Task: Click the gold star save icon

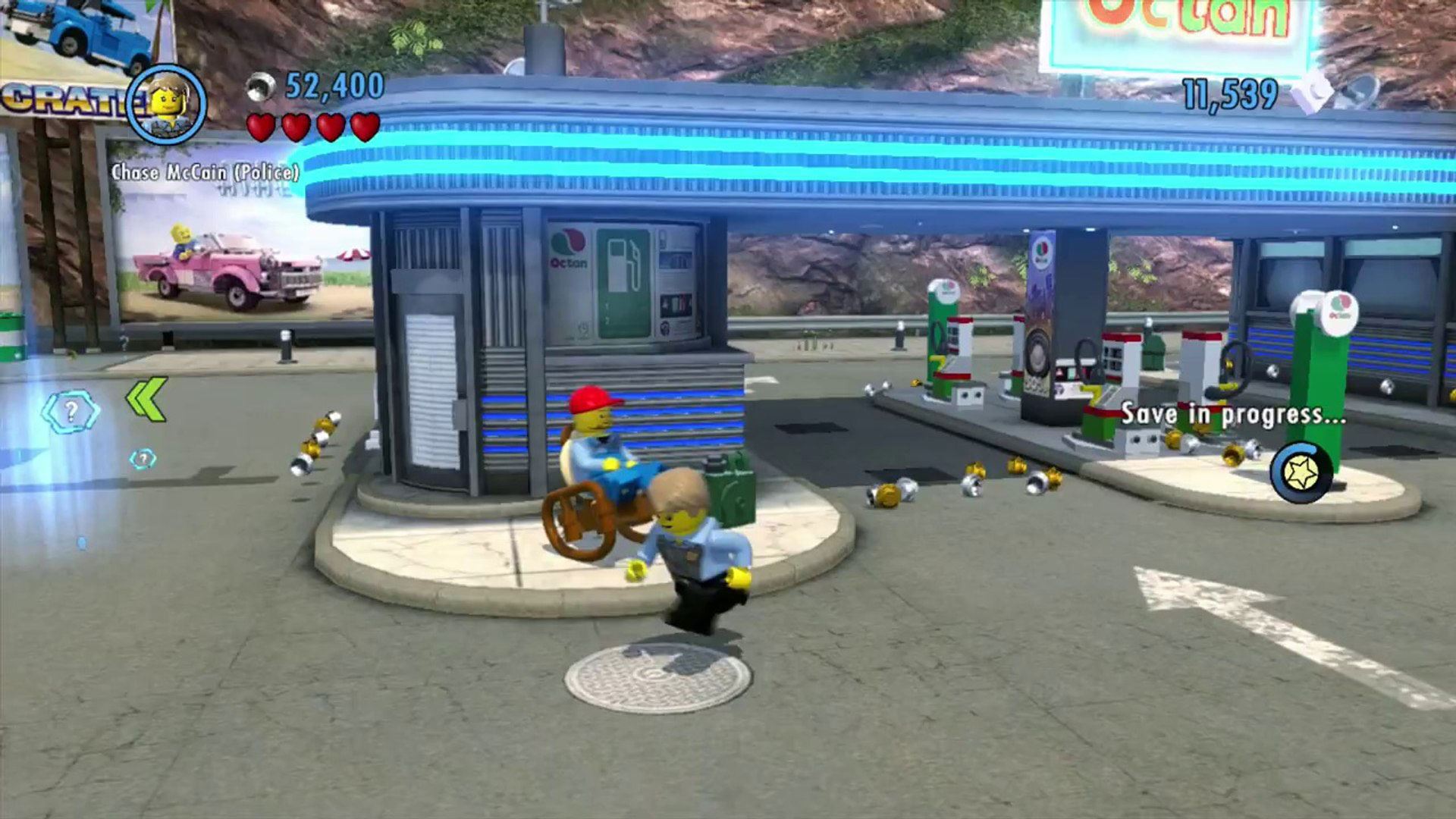Action: point(1301,473)
